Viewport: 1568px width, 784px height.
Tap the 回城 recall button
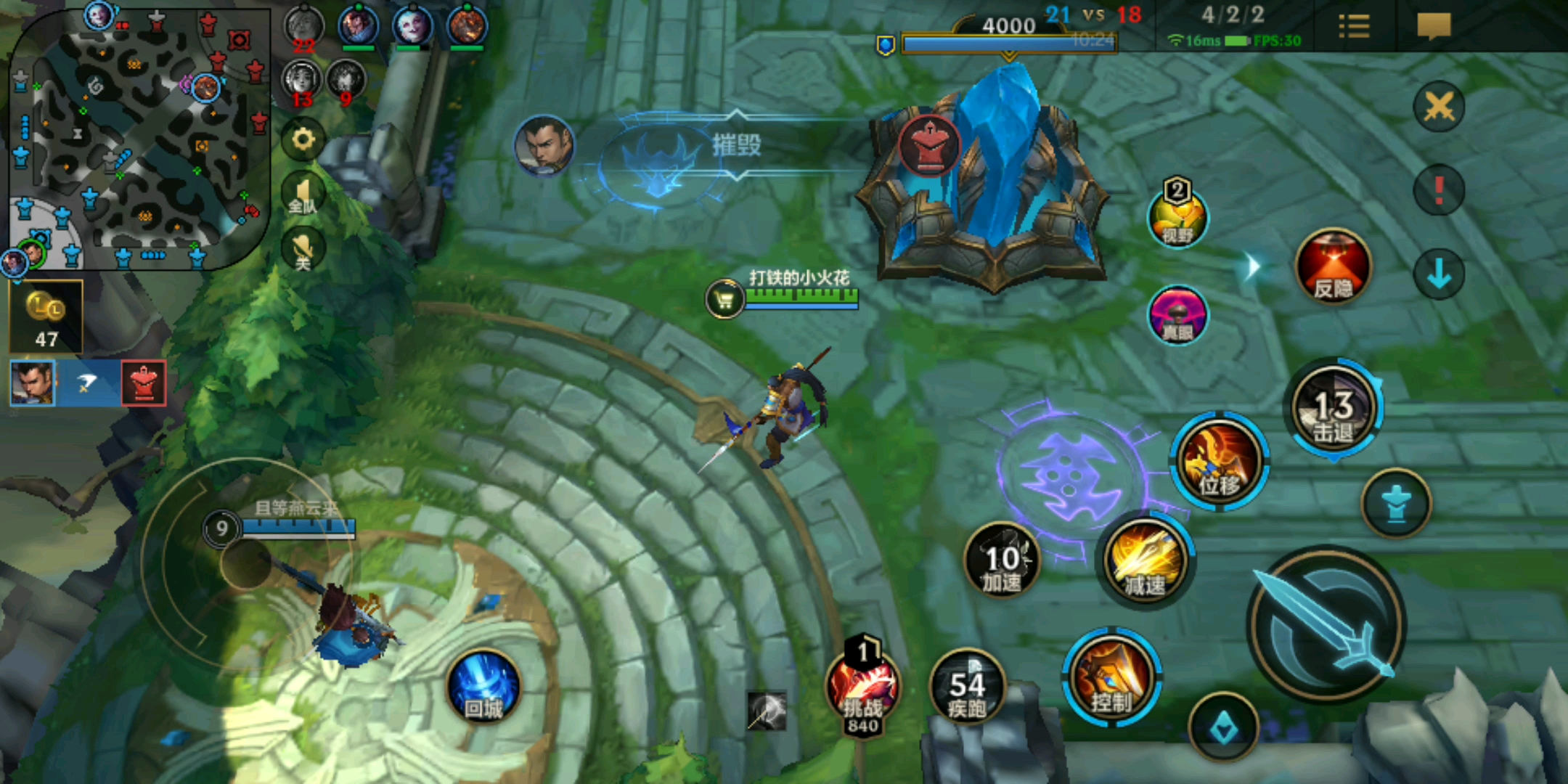tap(483, 687)
